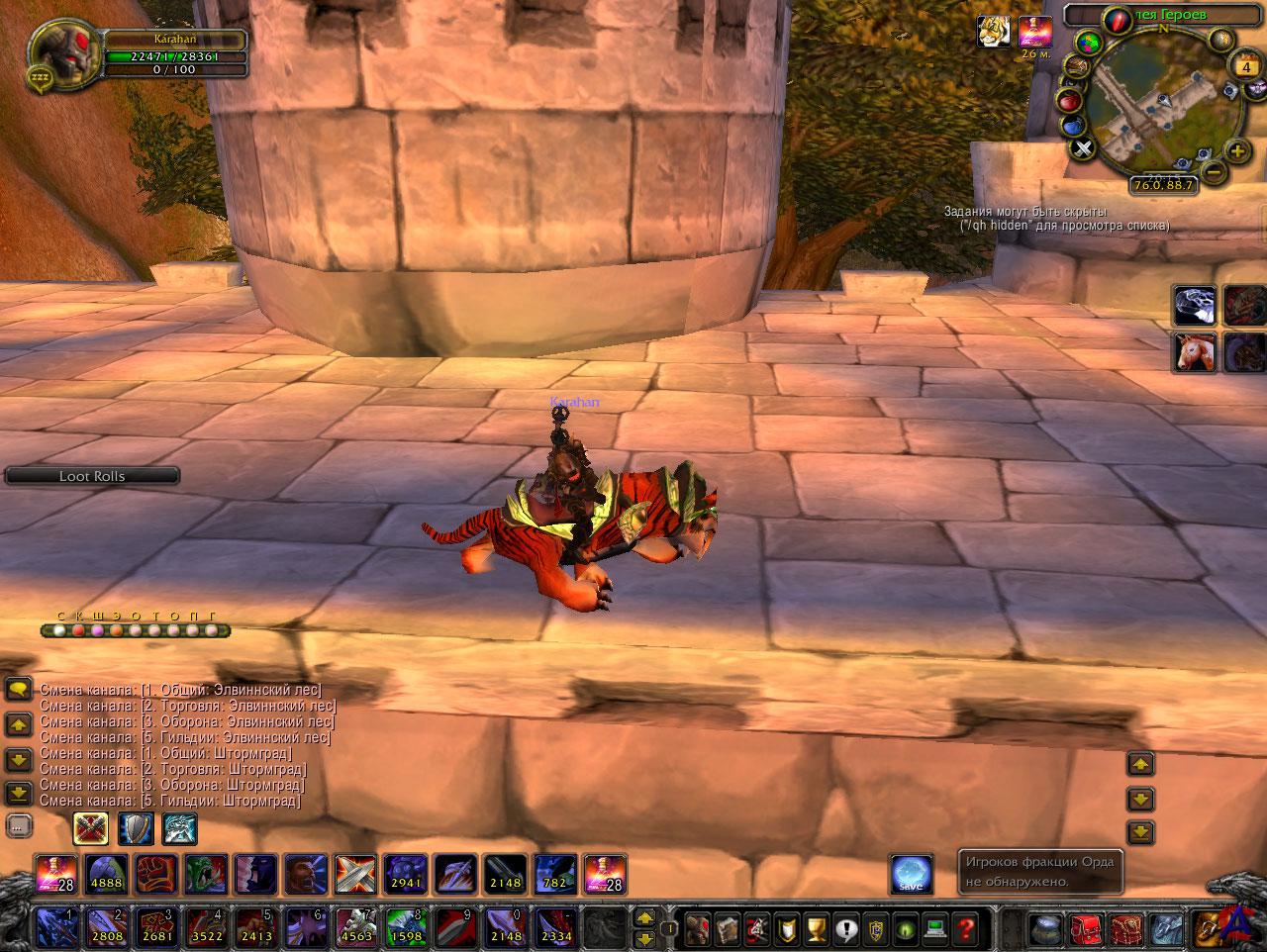Zoom in the minimap with plus button

click(1237, 150)
